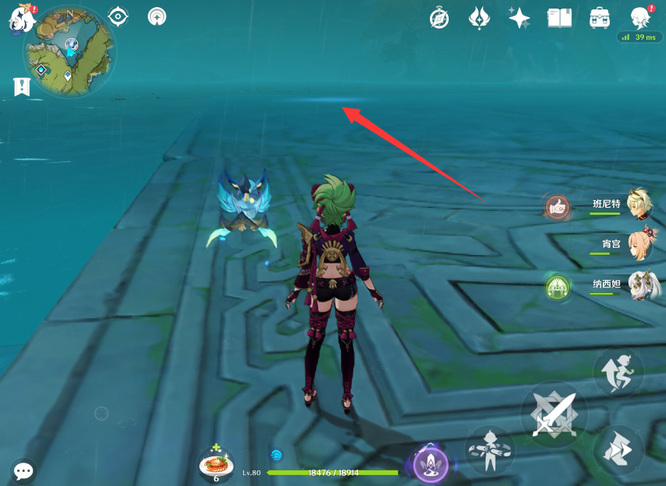The height and width of the screenshot is (486, 666).
Task: Switch to party member 班尼特
Action: point(637,204)
